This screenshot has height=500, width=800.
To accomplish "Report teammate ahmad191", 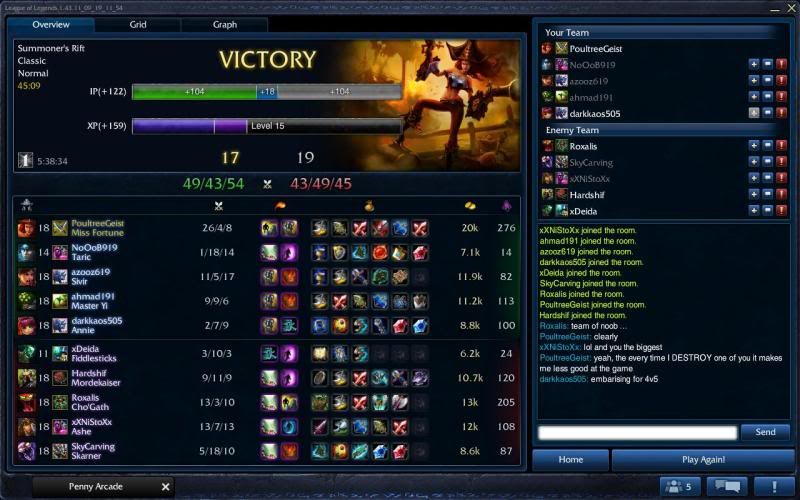I will tap(782, 97).
